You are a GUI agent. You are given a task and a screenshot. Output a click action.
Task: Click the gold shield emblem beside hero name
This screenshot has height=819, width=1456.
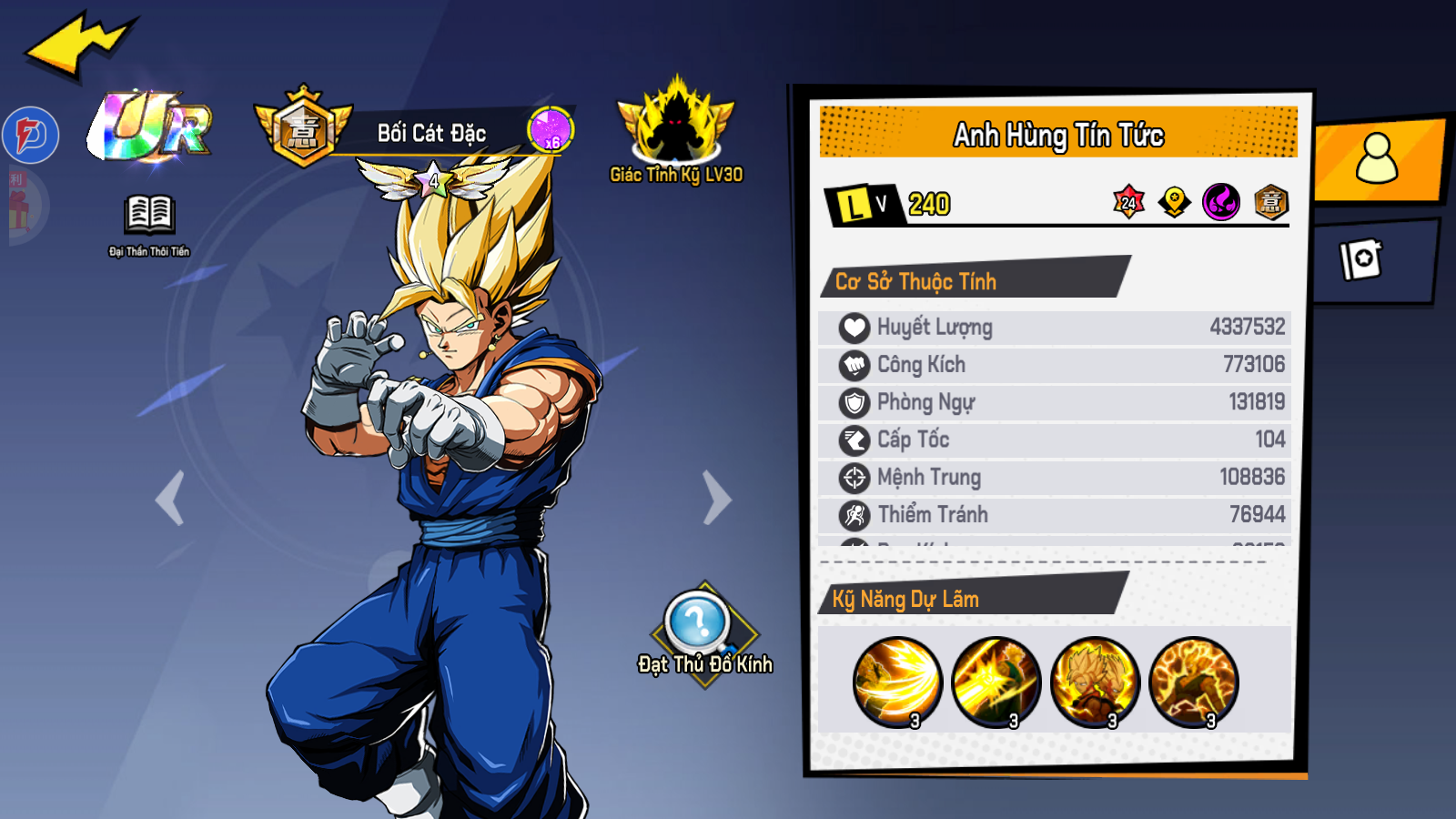[303, 129]
